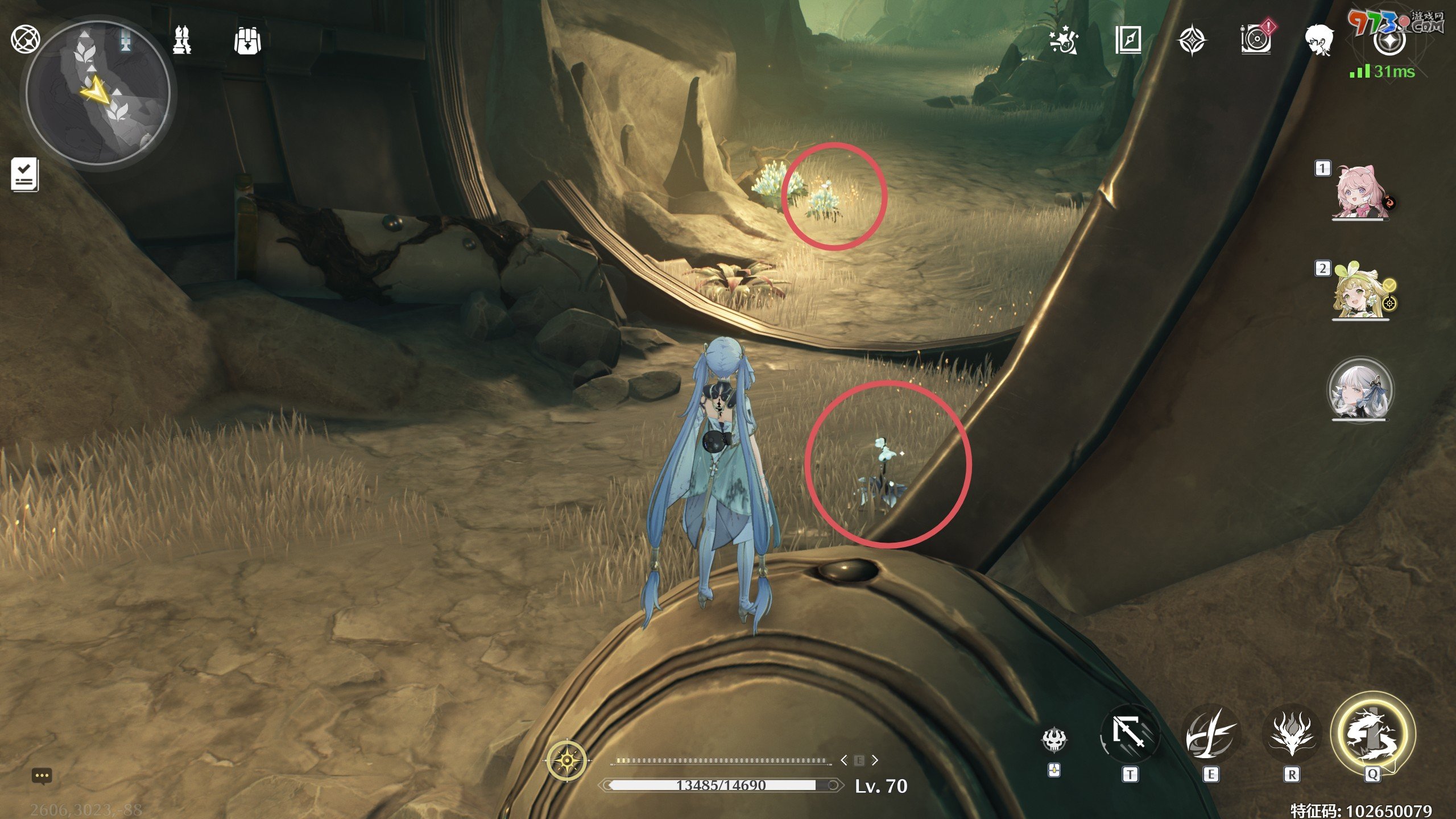Open the compass guidebook icon

(1128, 41)
